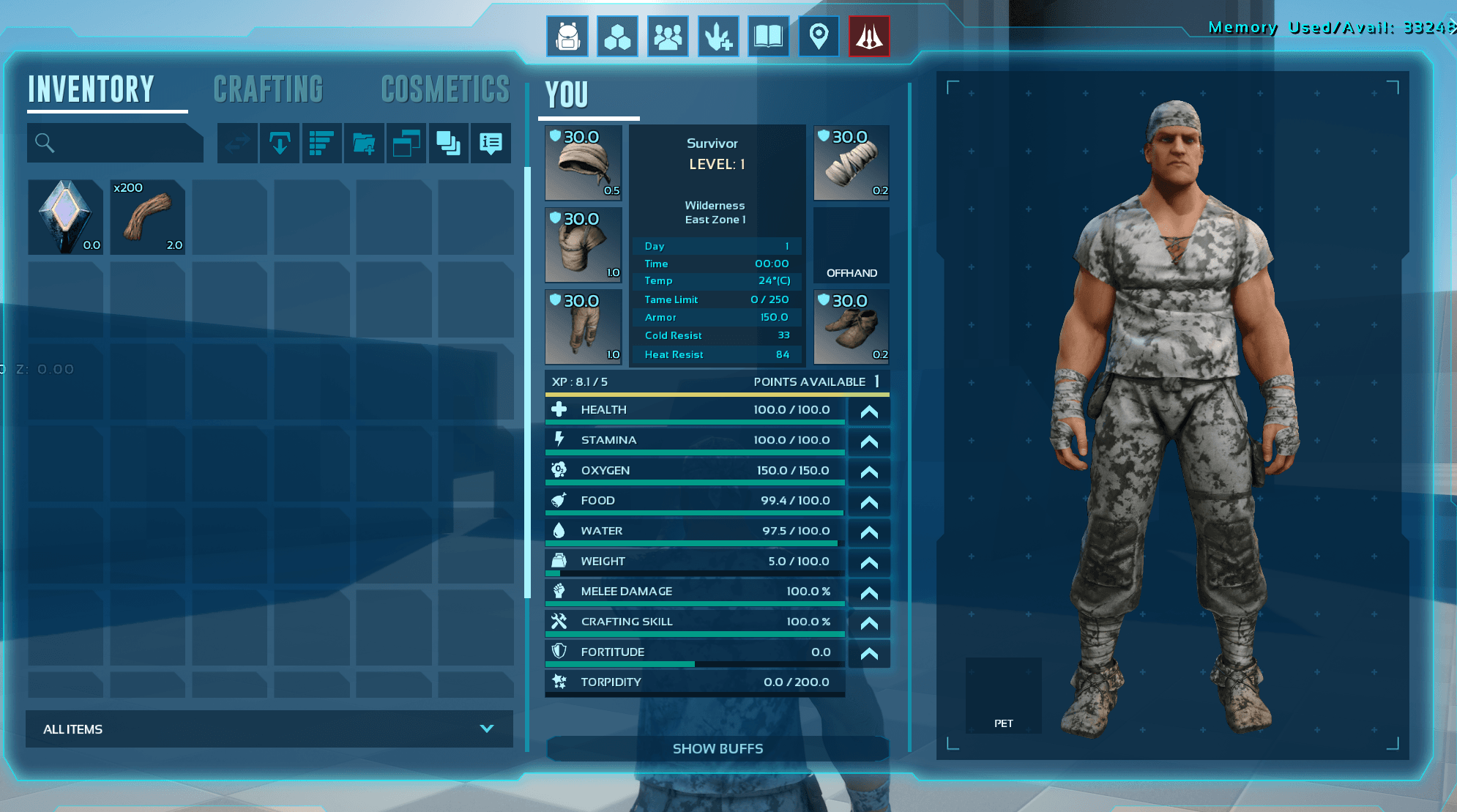Click the inventory search field
Screen dimensions: 1457x812
[x=116, y=143]
